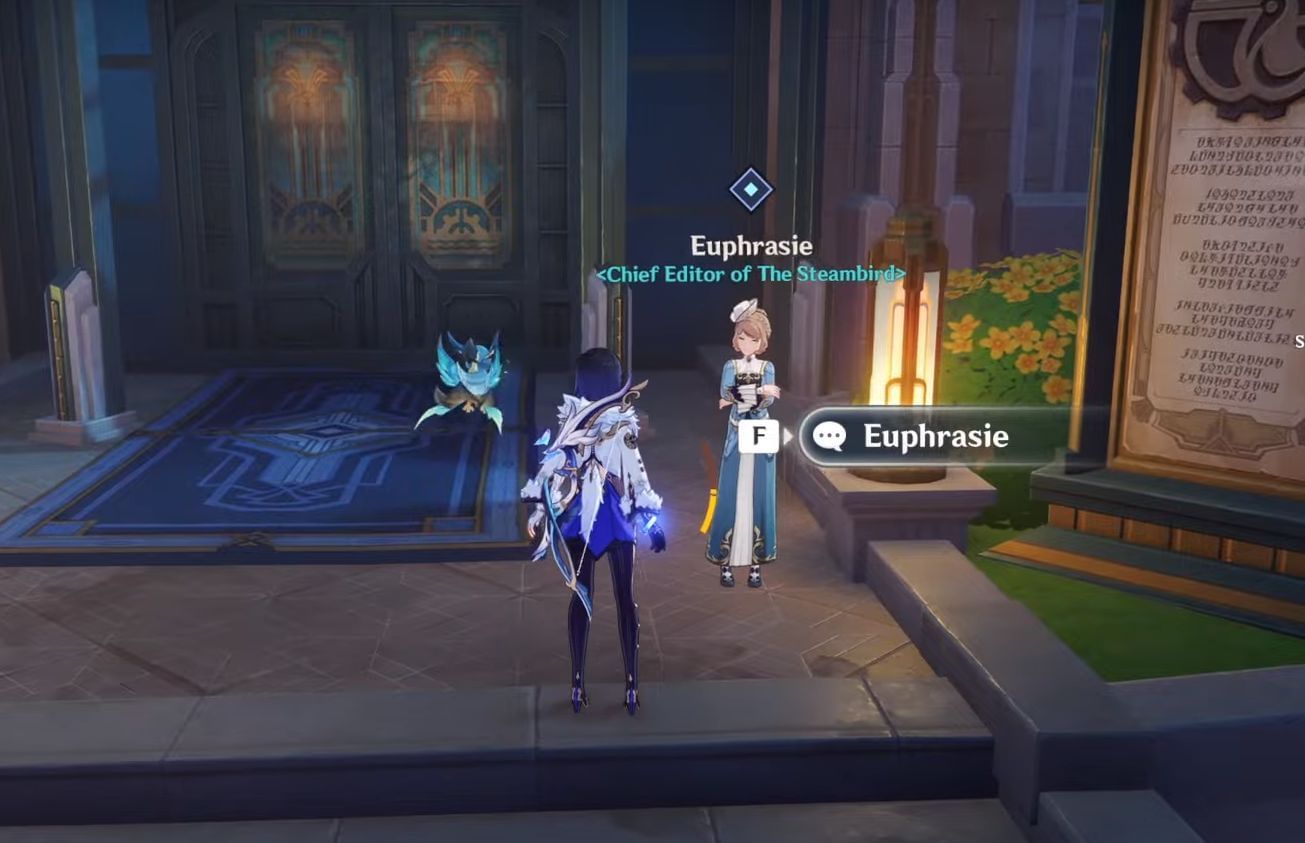The height and width of the screenshot is (843, 1305).
Task: Click the arrow between F and the dialogue bubble
Action: point(789,436)
